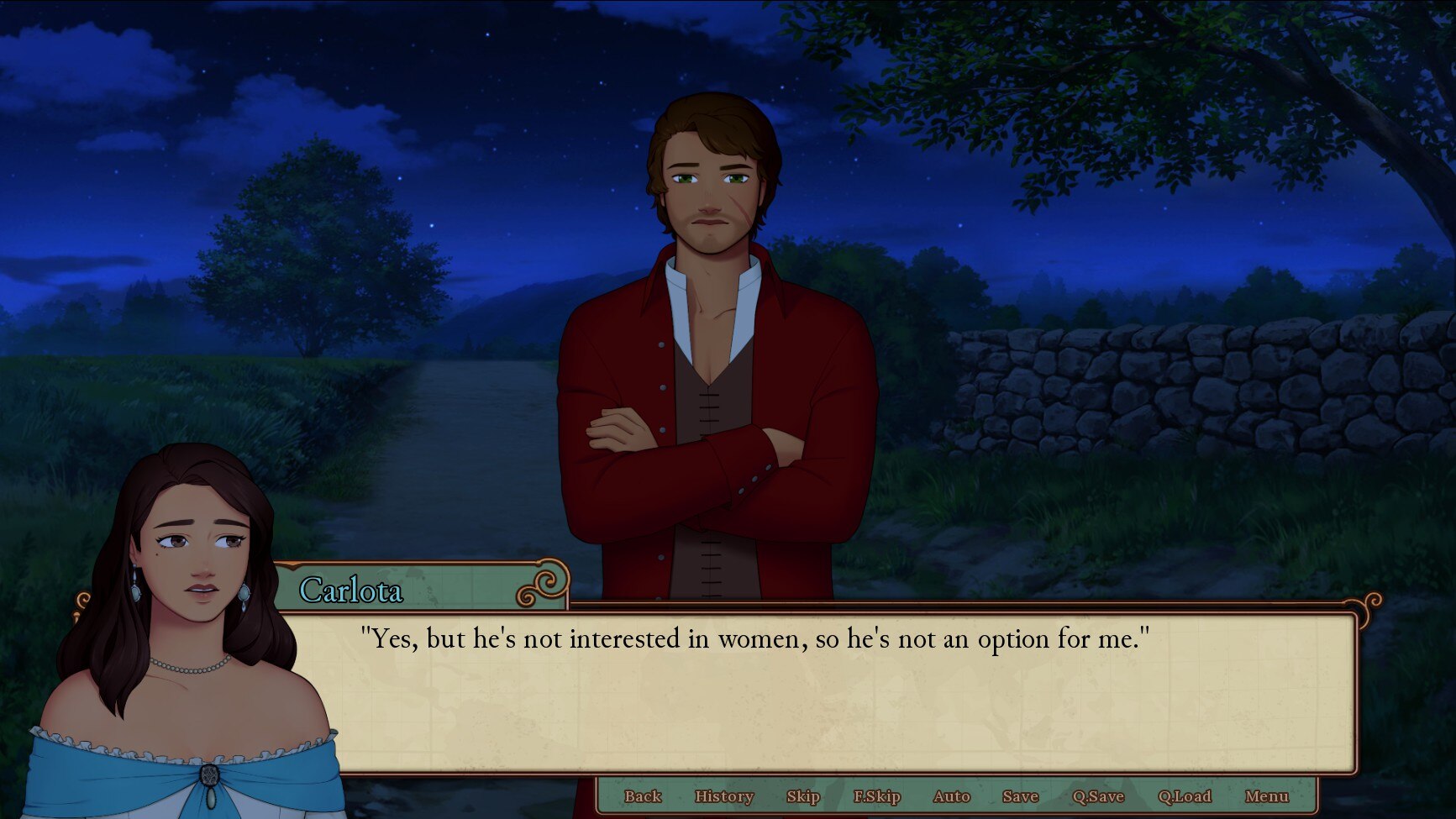
Task: Open the game Menu
Action: coord(1266,796)
